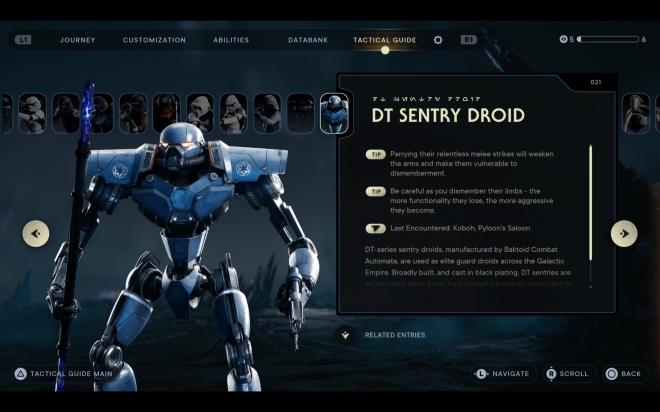The height and width of the screenshot is (412, 660).
Task: Select the highlighted DT Sentry Droid thumbnail
Action: pos(334,114)
